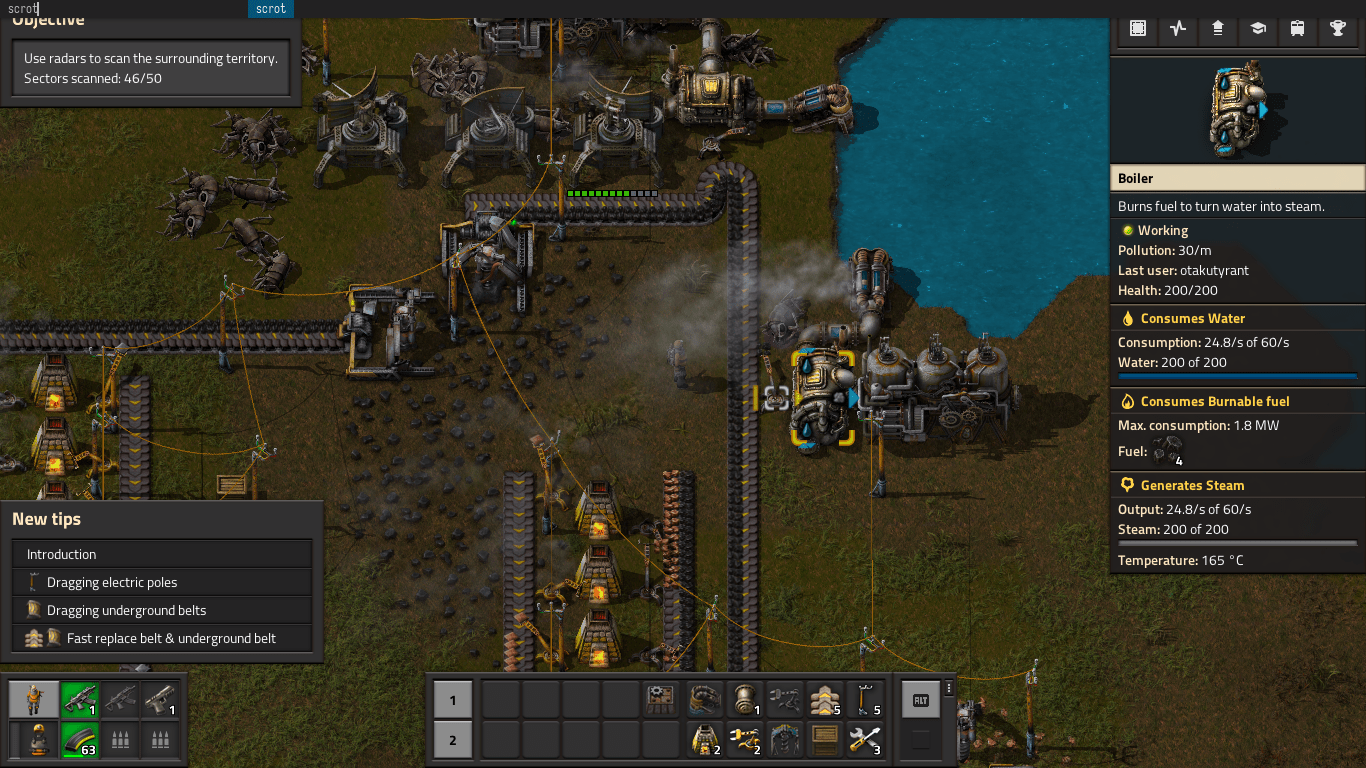This screenshot has width=1366, height=768.
Task: Select the burner mining drill in the quickbar
Action: (703, 740)
